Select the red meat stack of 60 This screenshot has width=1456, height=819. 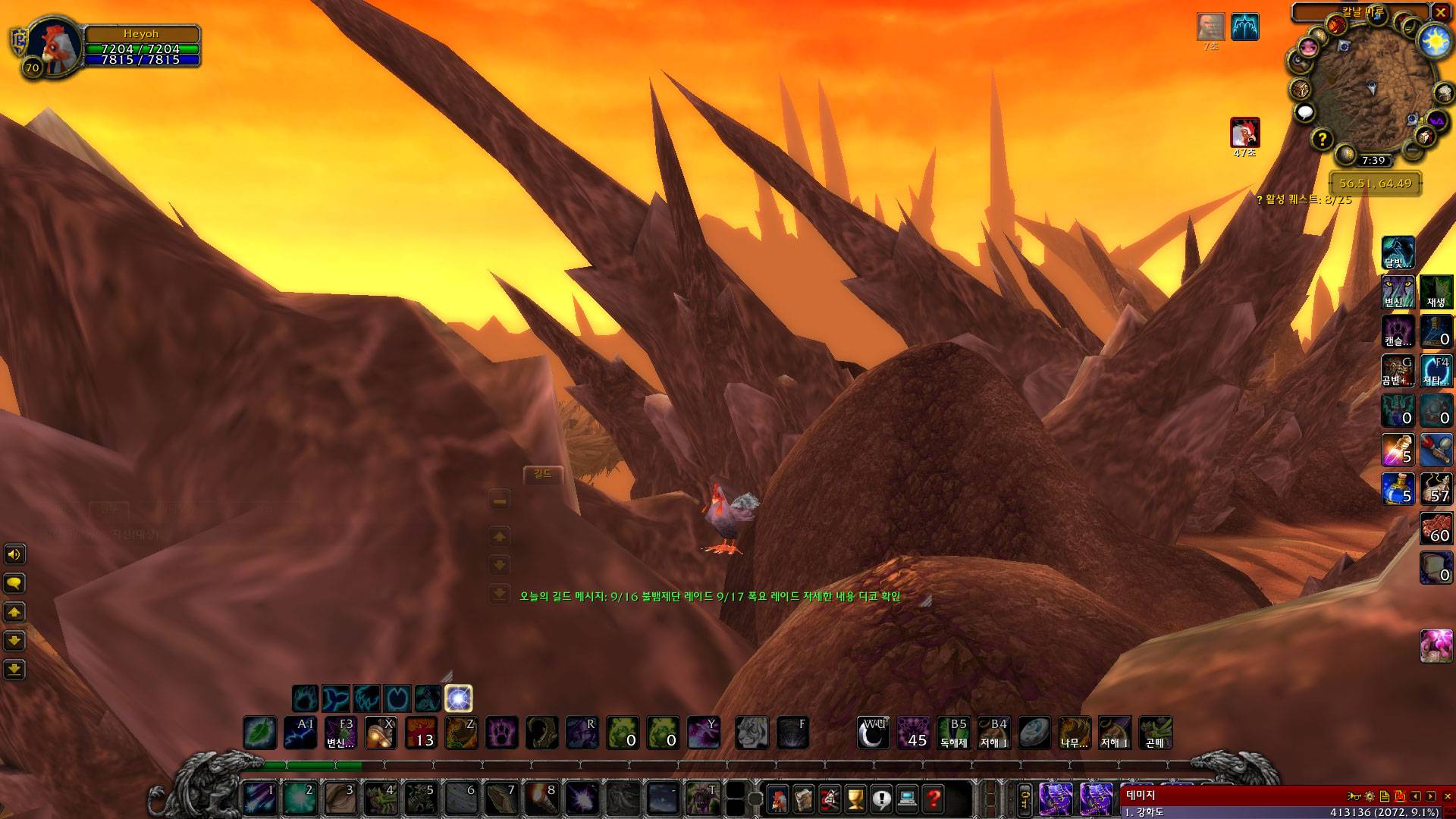(1436, 528)
